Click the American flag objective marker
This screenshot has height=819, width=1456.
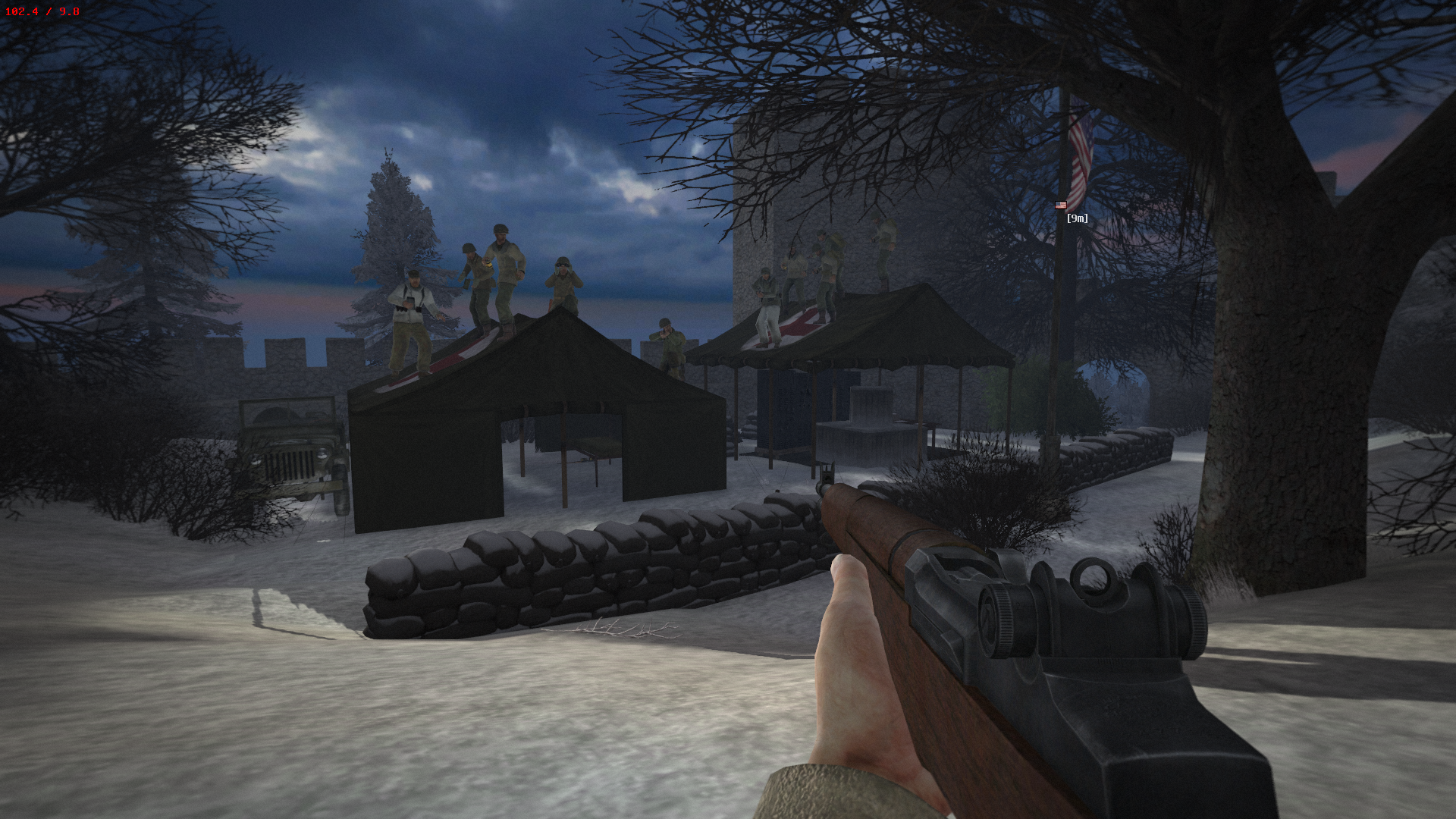click(x=1061, y=205)
